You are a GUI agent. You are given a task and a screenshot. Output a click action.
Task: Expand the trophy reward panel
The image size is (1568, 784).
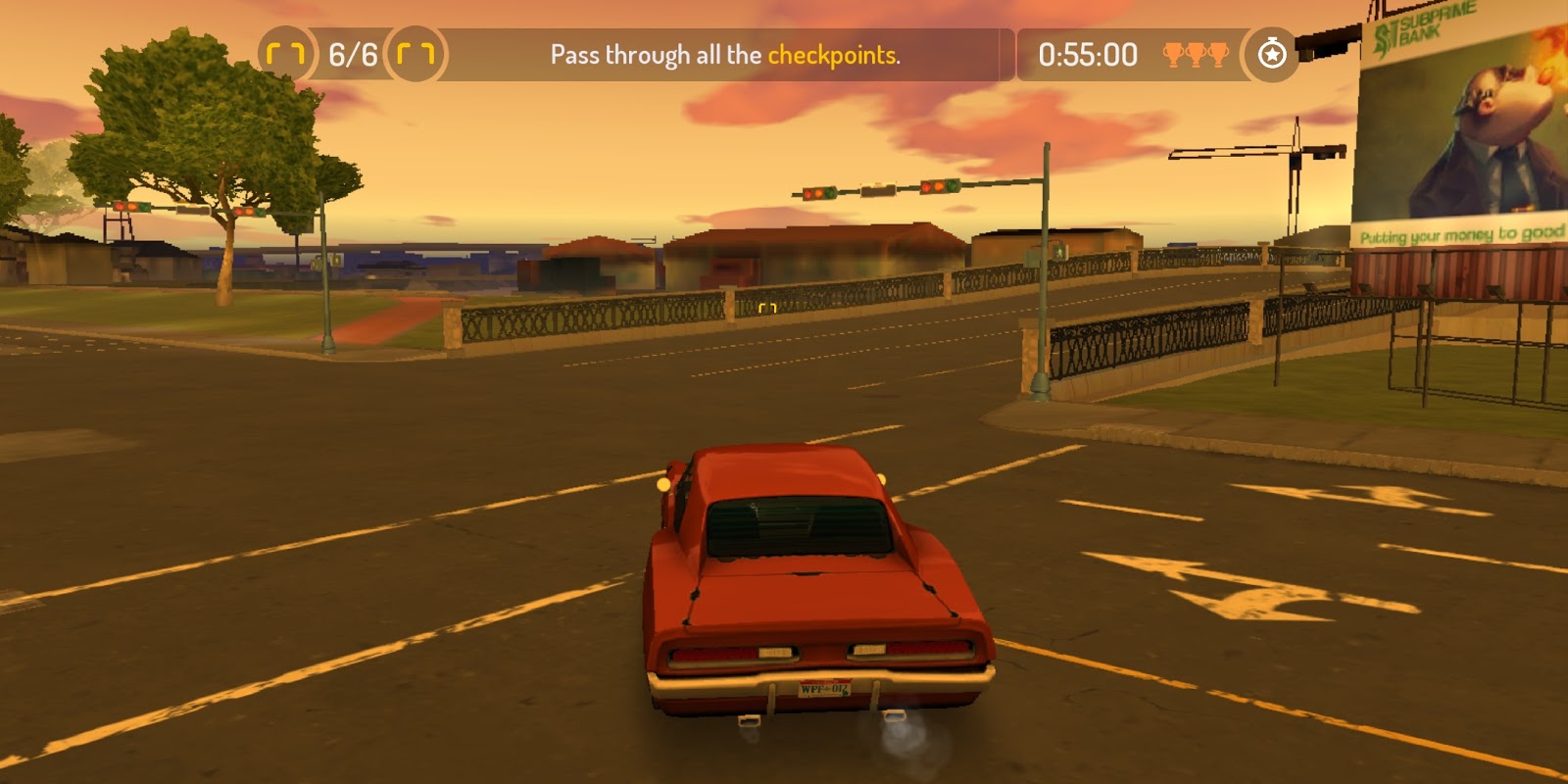1198,56
